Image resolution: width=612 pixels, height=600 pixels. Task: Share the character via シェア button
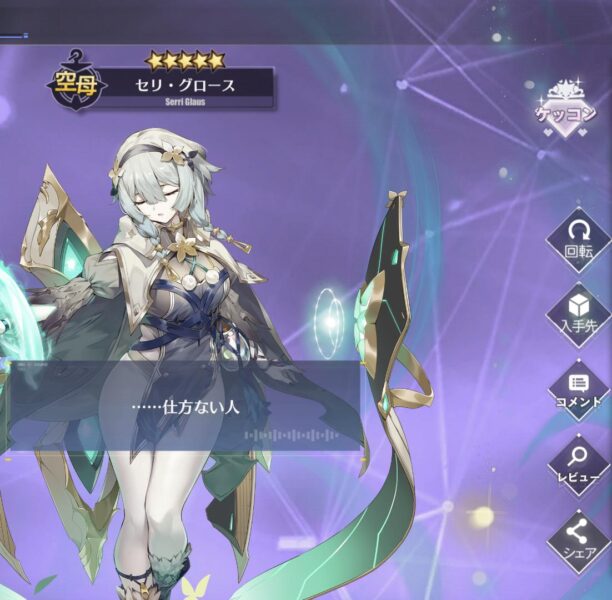tap(579, 540)
